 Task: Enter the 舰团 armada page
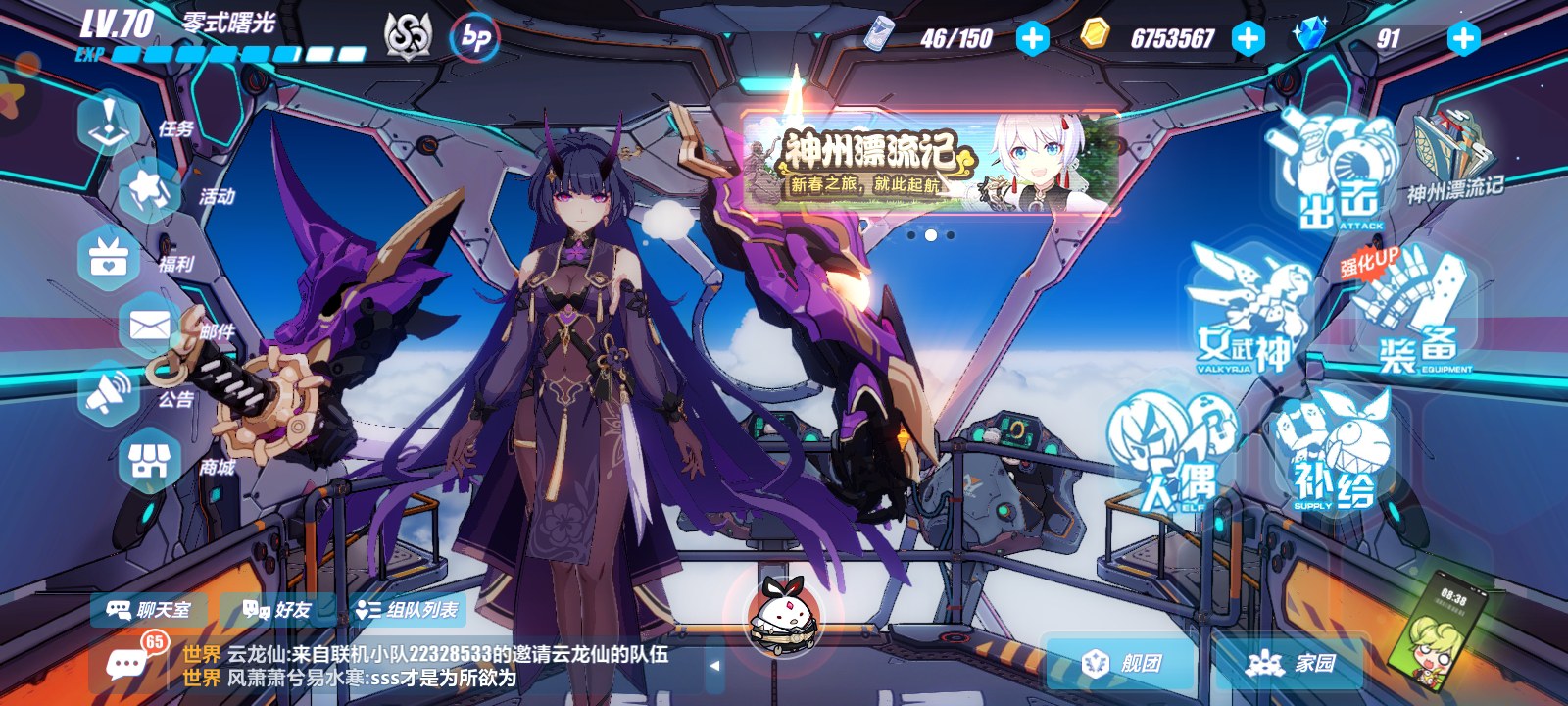(x=1123, y=664)
